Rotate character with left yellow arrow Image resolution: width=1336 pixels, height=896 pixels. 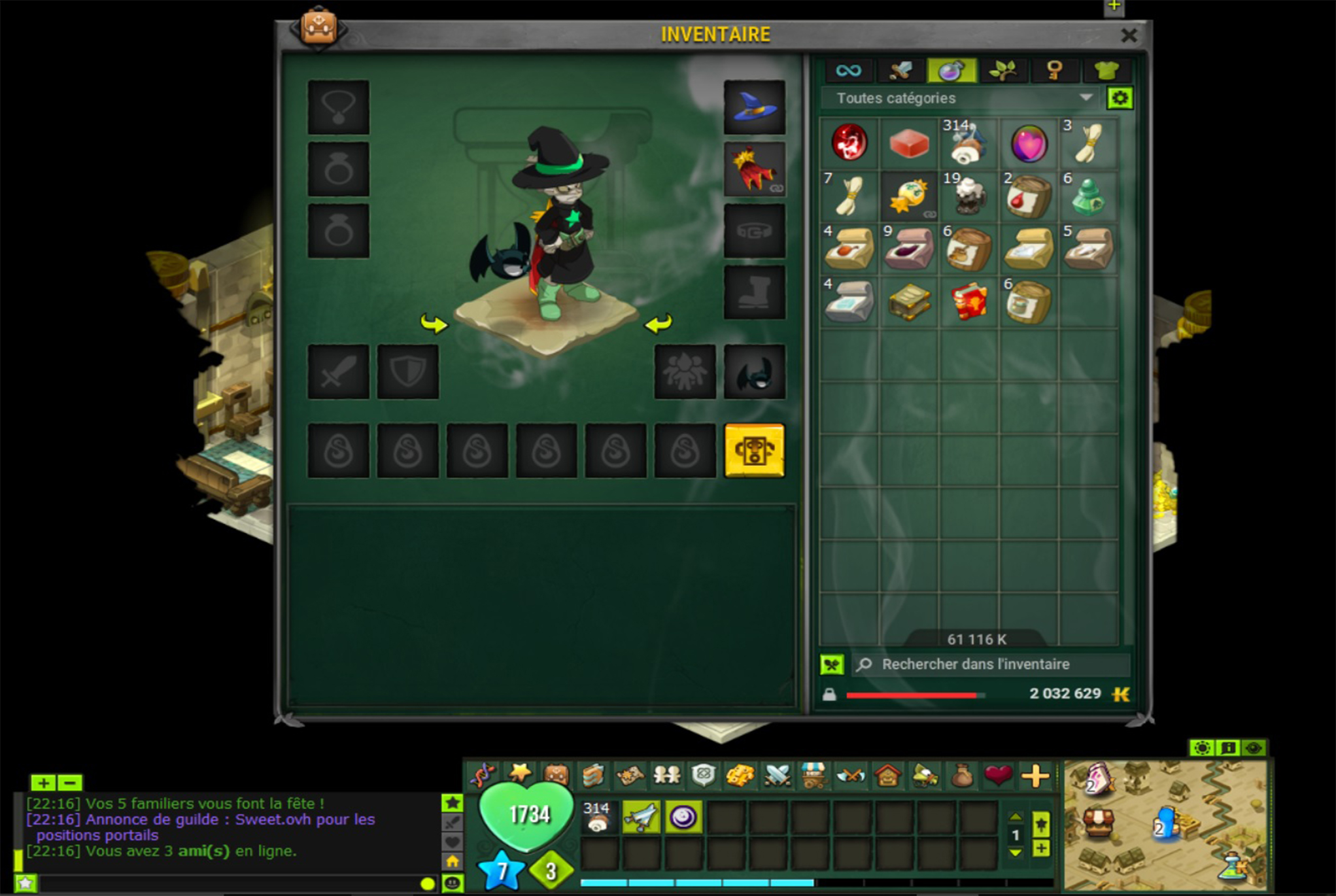click(x=434, y=323)
